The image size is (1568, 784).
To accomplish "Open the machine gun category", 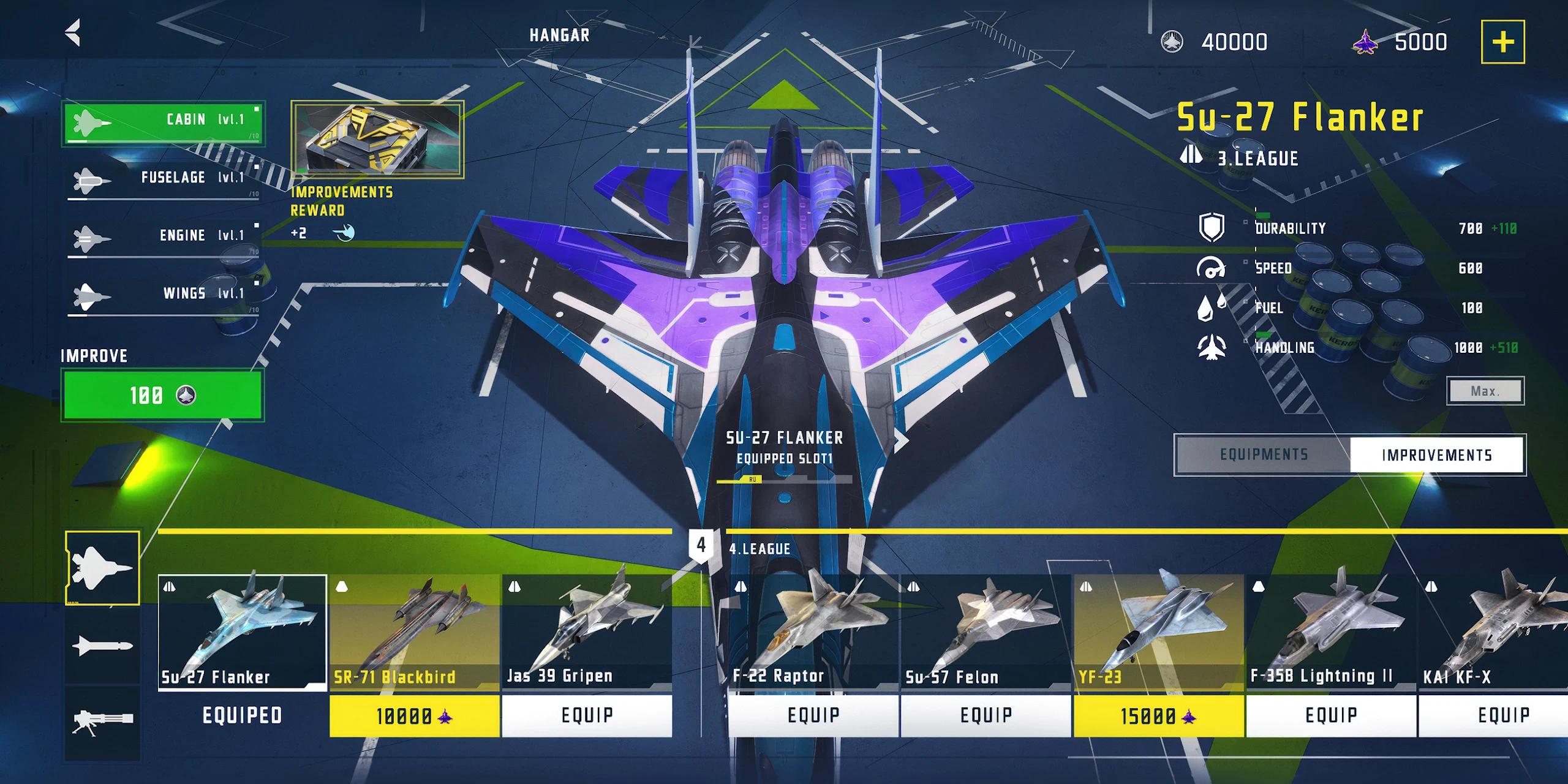I will click(102, 722).
